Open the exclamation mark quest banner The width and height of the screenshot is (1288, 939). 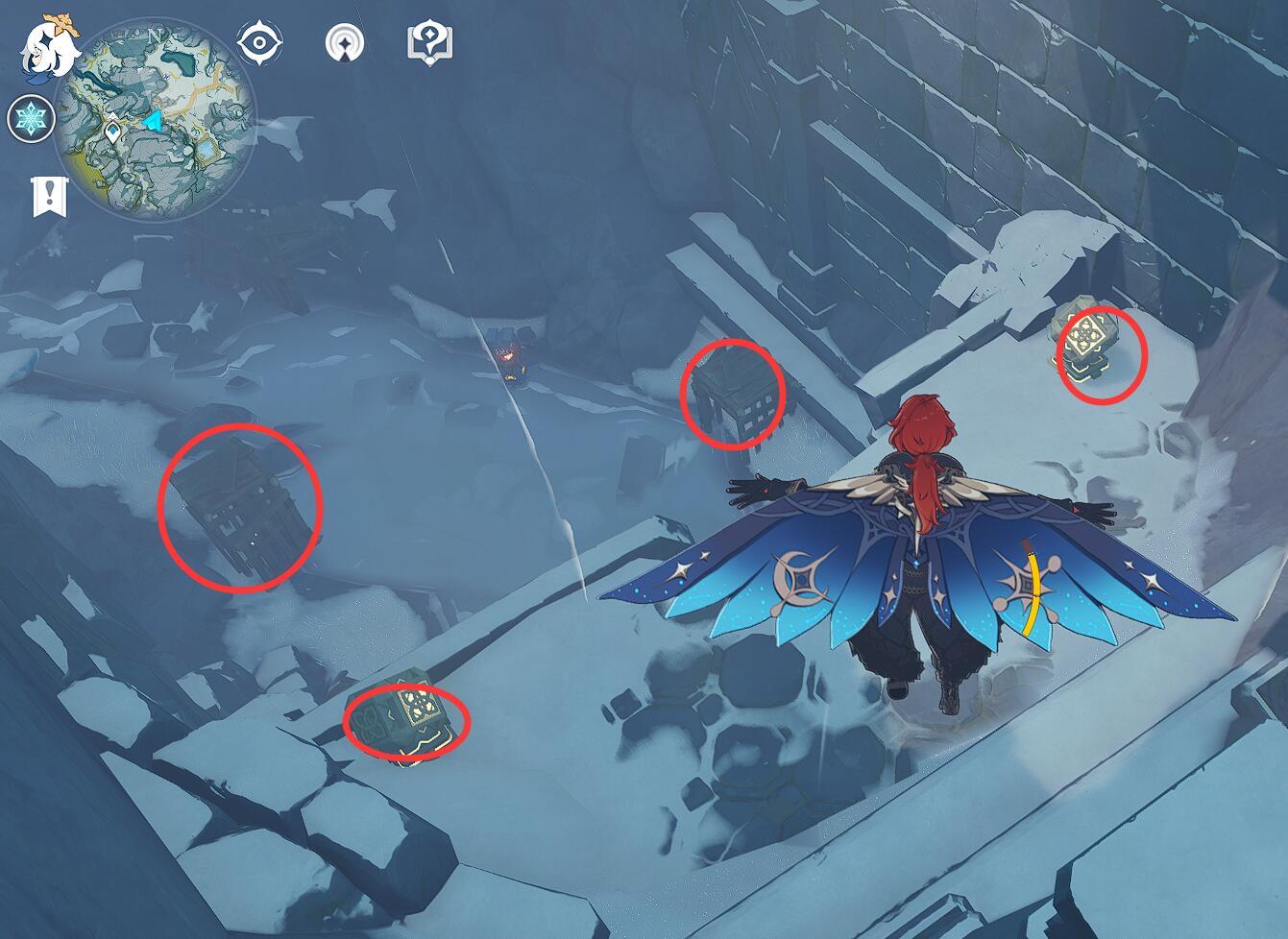pos(48,196)
